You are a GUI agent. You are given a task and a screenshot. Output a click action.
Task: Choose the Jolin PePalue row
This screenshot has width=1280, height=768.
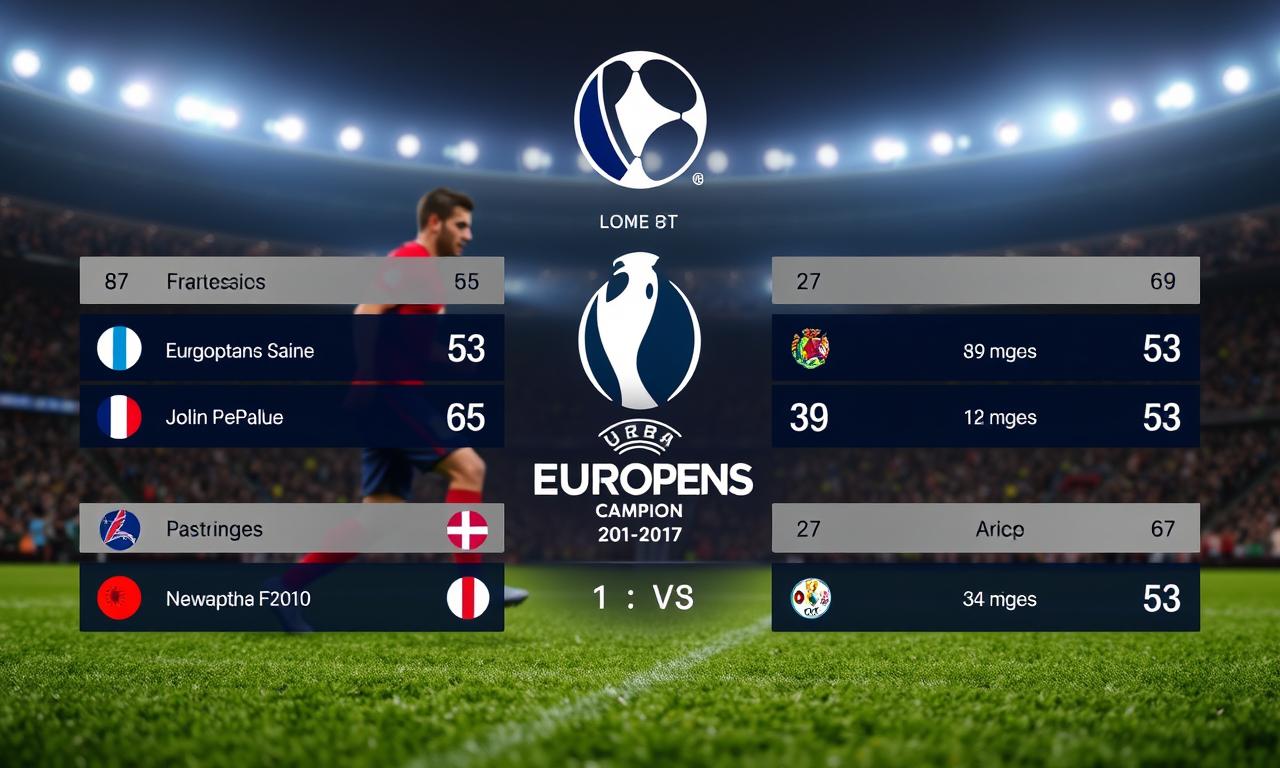[291, 417]
